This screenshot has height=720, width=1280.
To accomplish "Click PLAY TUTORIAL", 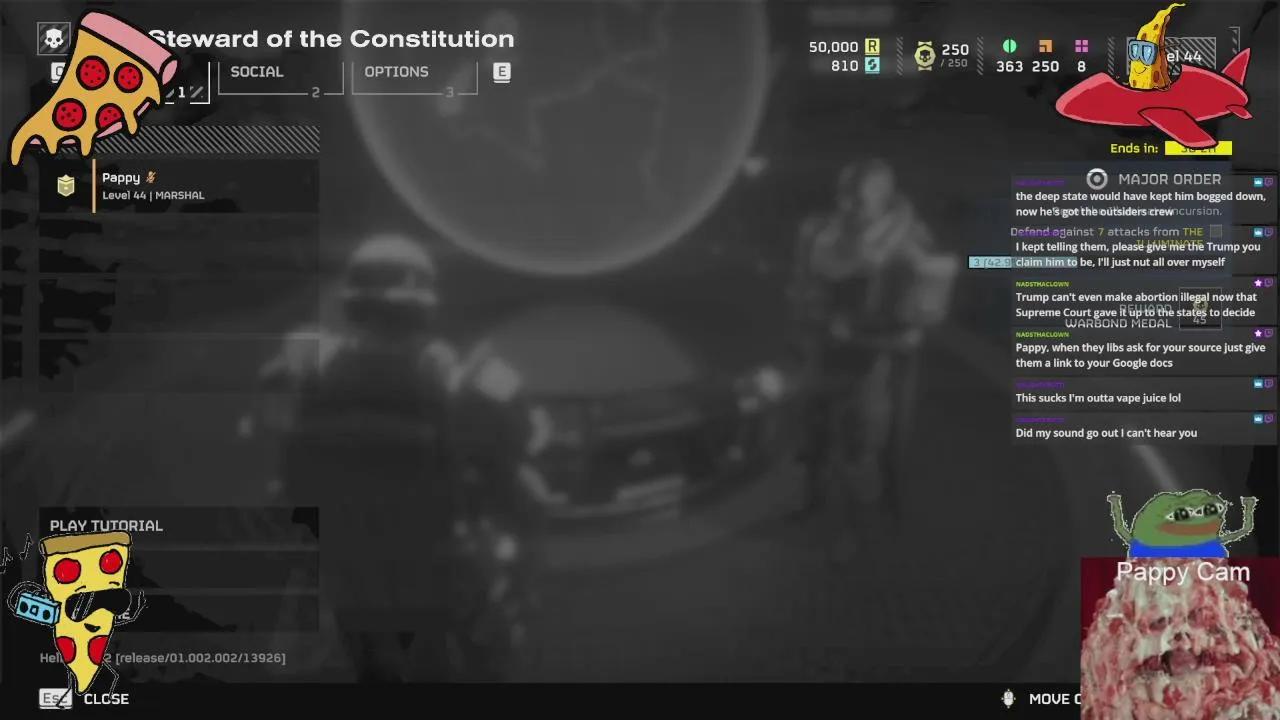I will [x=106, y=525].
